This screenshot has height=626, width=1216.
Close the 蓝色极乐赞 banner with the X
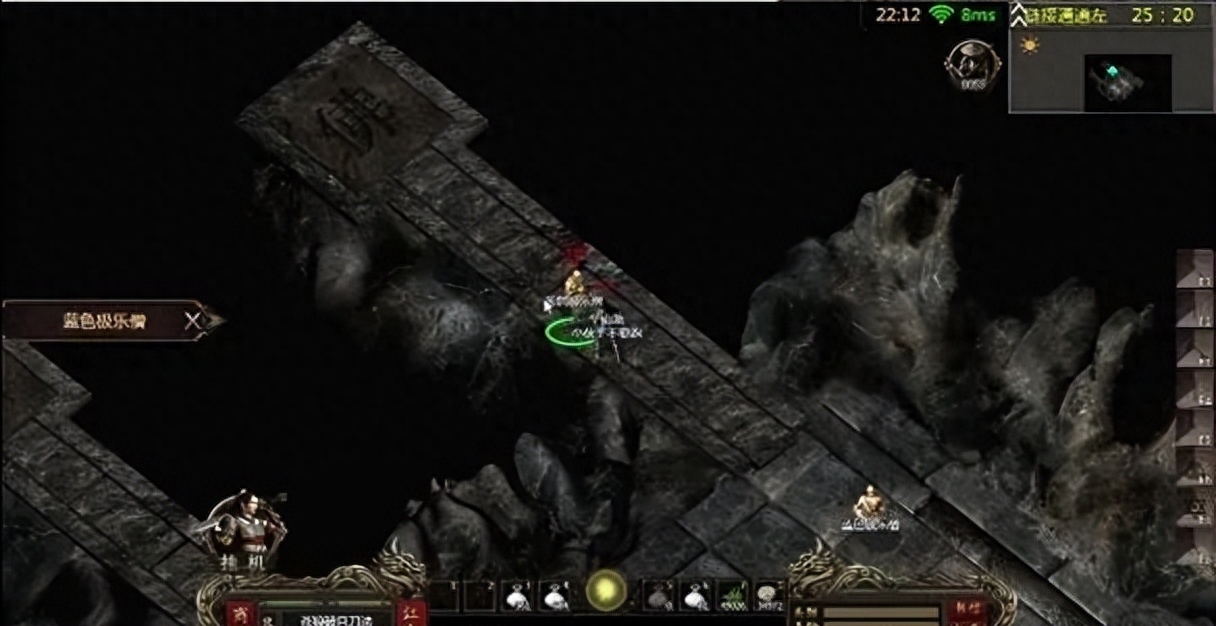click(194, 320)
